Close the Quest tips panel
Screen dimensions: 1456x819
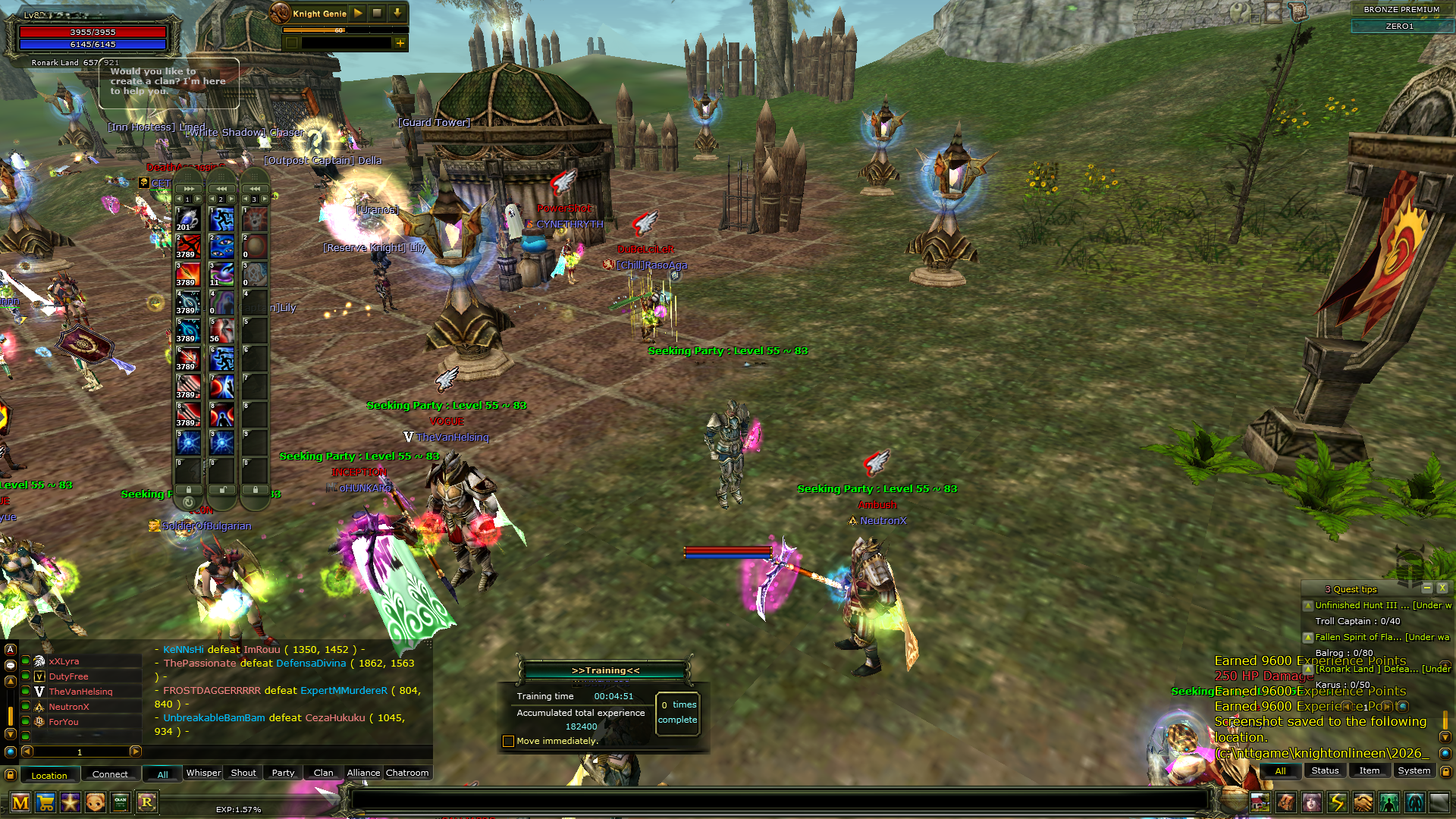coord(1442,588)
